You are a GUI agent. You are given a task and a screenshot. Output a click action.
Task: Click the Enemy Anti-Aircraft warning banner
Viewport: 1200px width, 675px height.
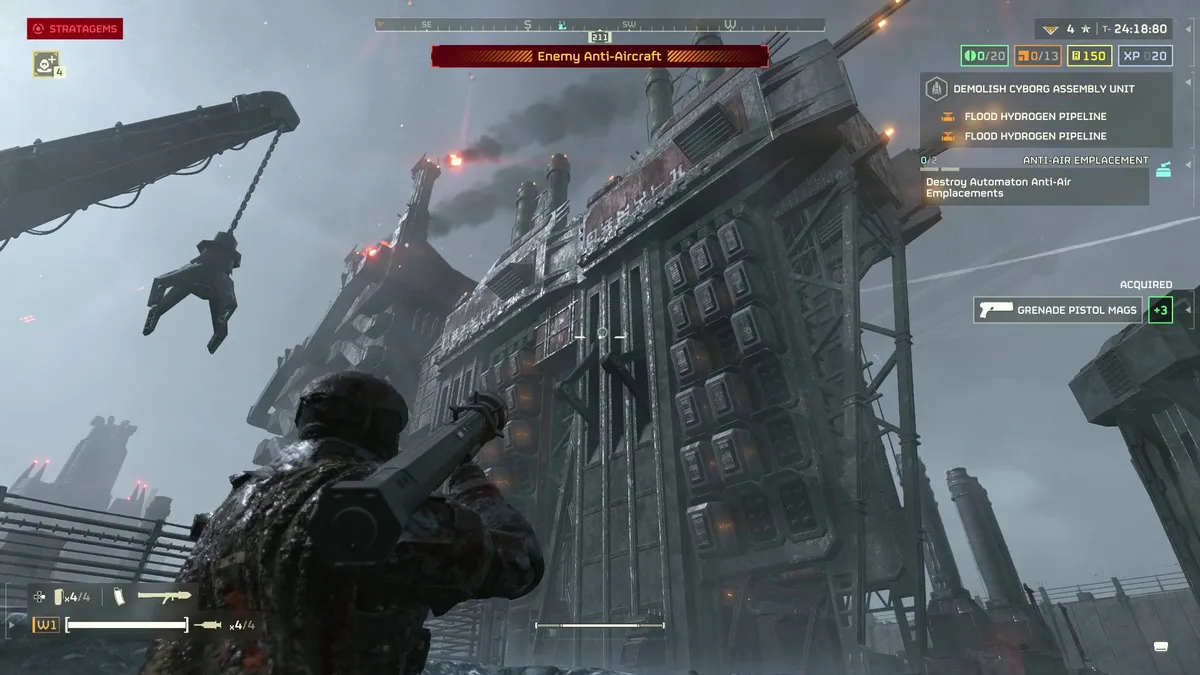click(600, 56)
